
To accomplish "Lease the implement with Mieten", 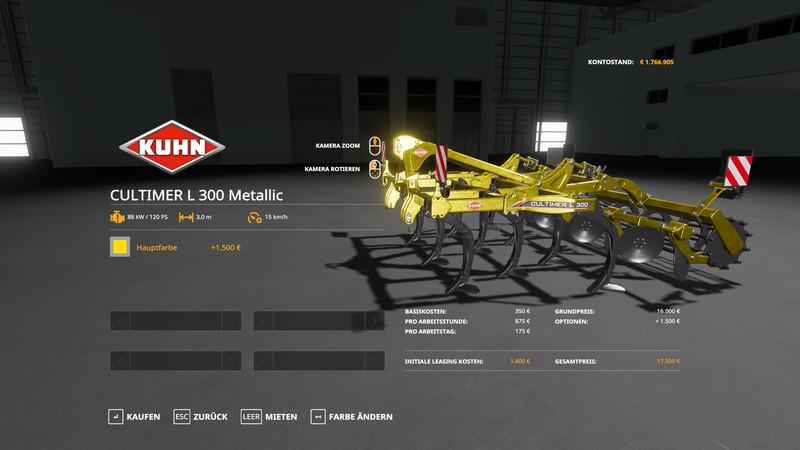I will point(270,416).
